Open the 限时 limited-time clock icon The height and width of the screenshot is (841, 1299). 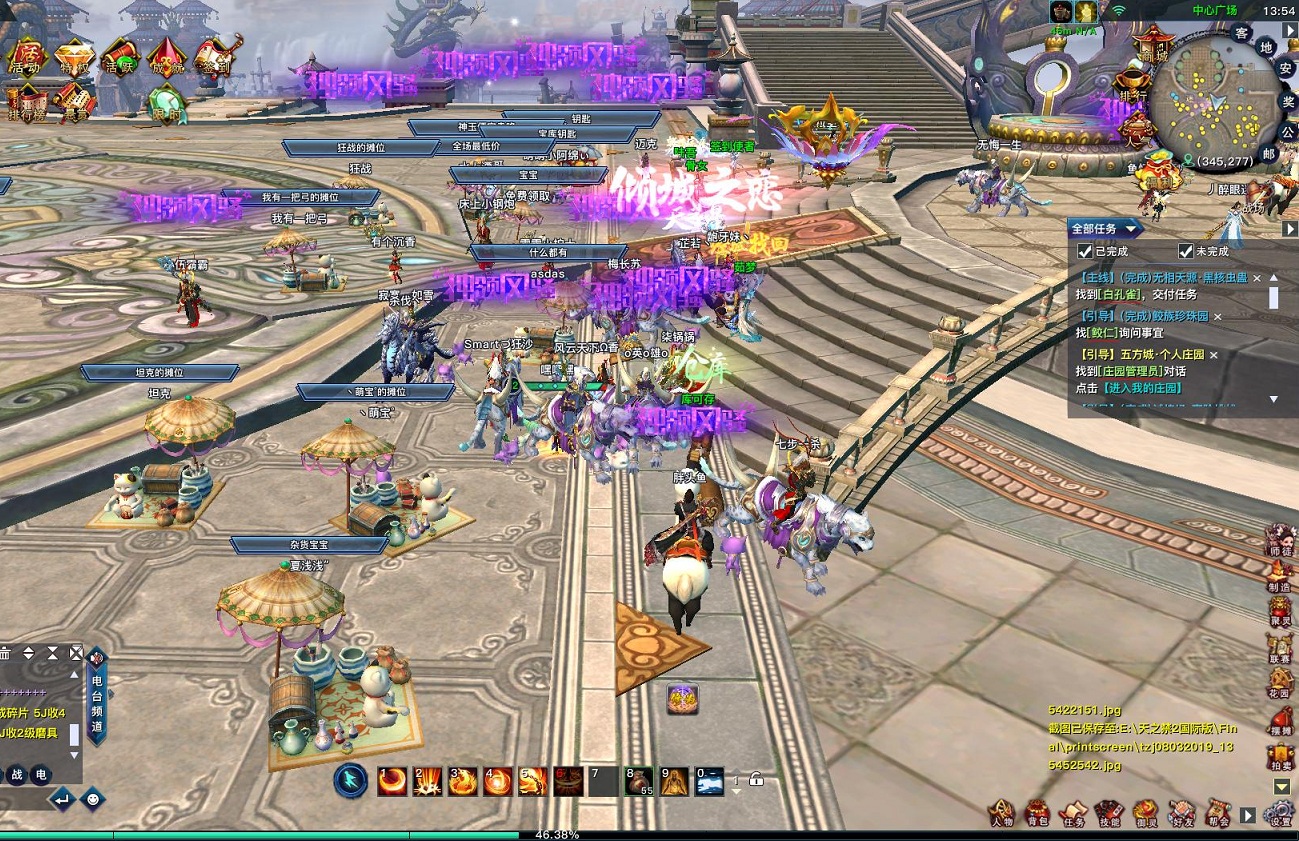(166, 103)
